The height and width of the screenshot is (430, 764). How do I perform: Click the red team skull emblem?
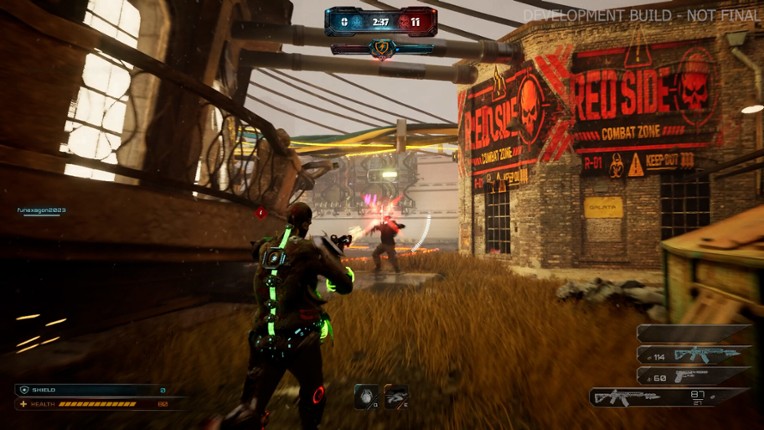[404, 20]
